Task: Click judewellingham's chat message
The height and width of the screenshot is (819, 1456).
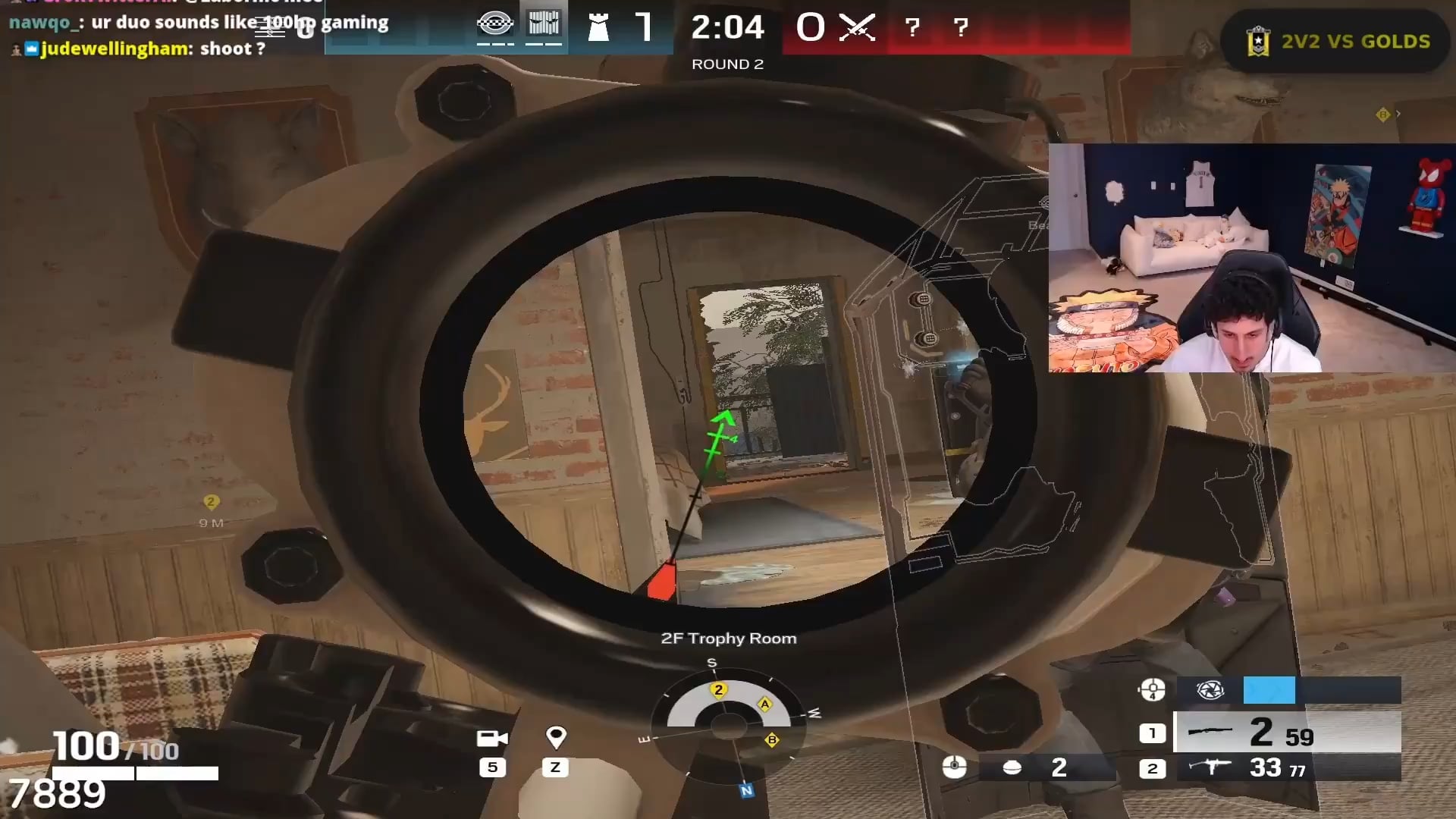Action: (152, 49)
